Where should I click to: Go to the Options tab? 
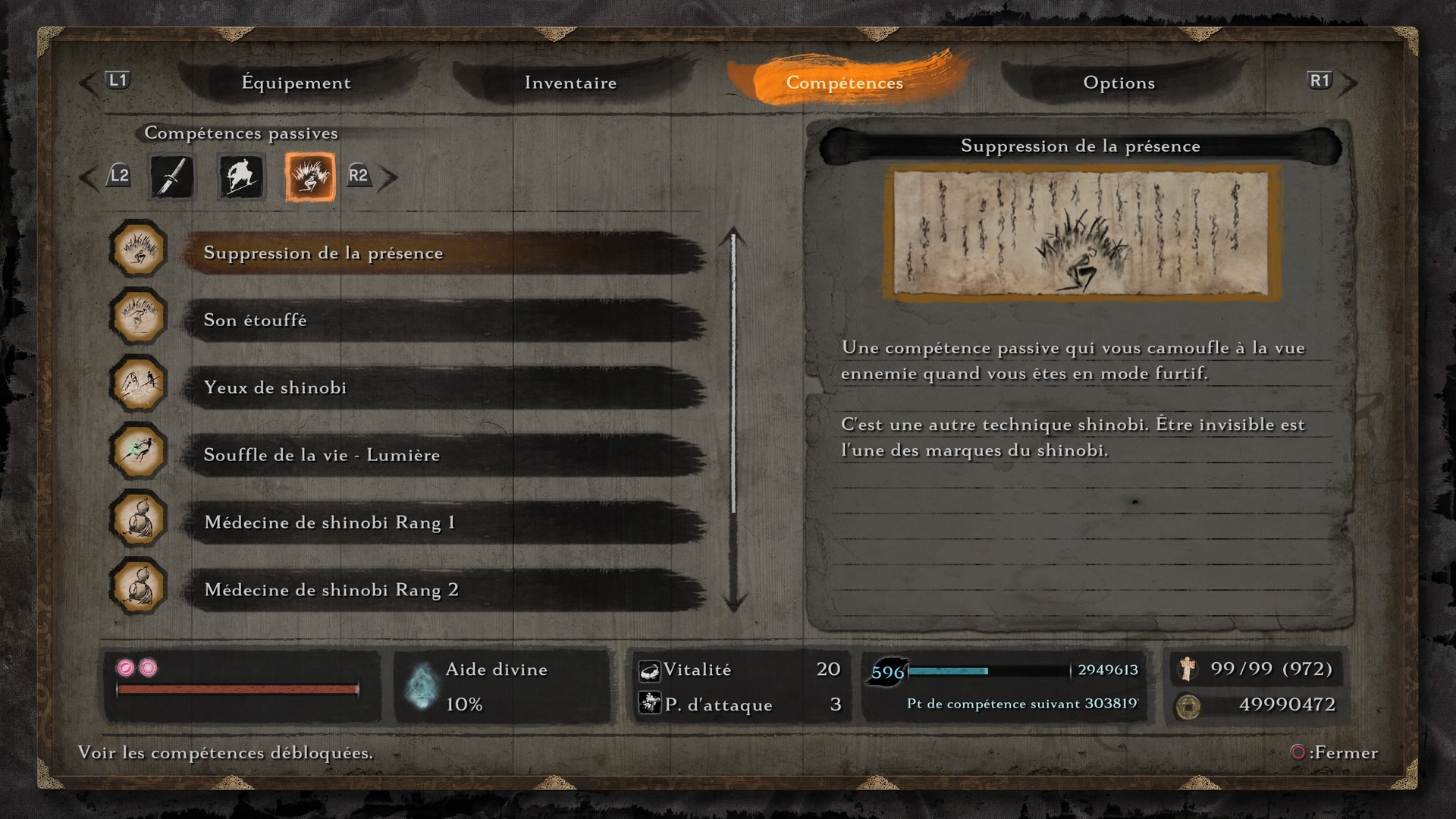click(x=1119, y=83)
